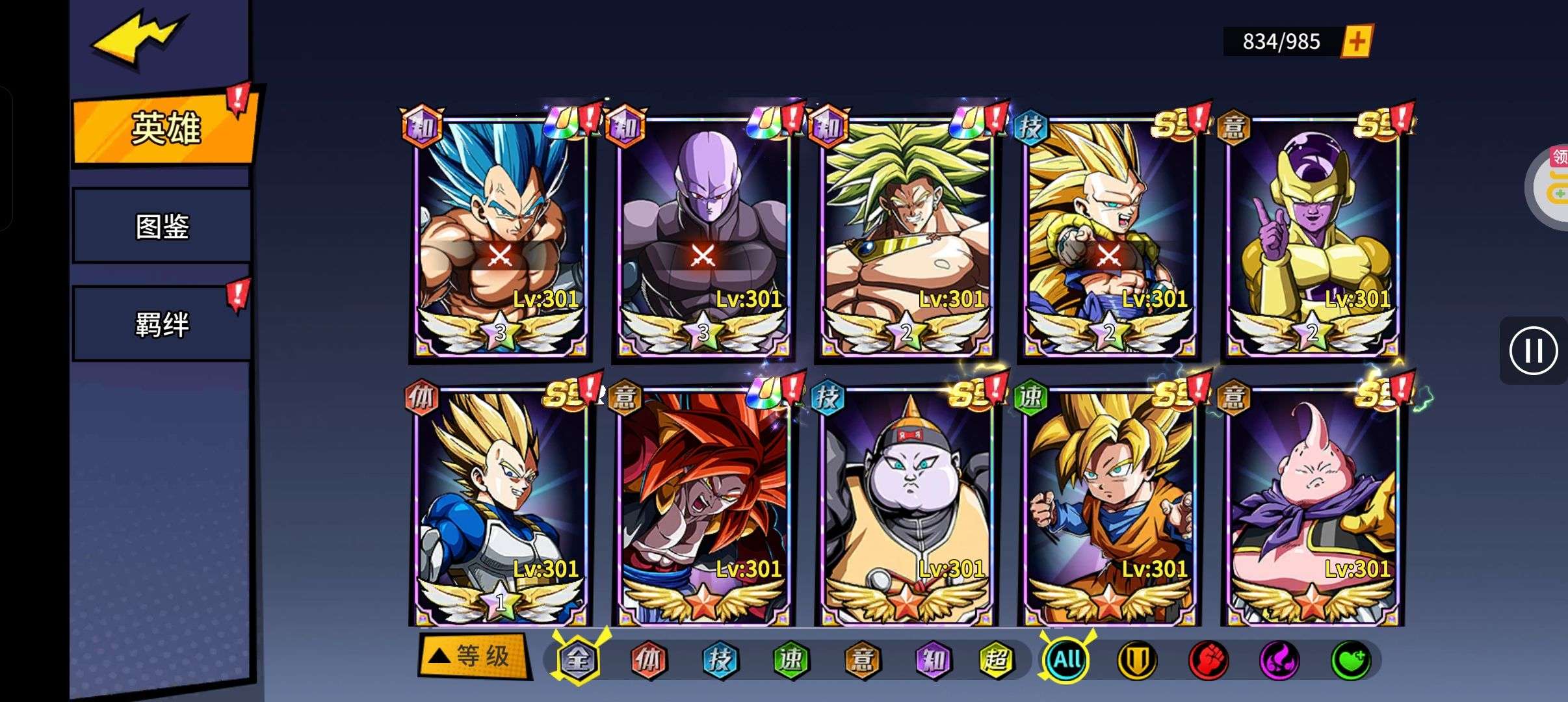
Task: Filter heroes by the blue 技 type
Action: (720, 660)
